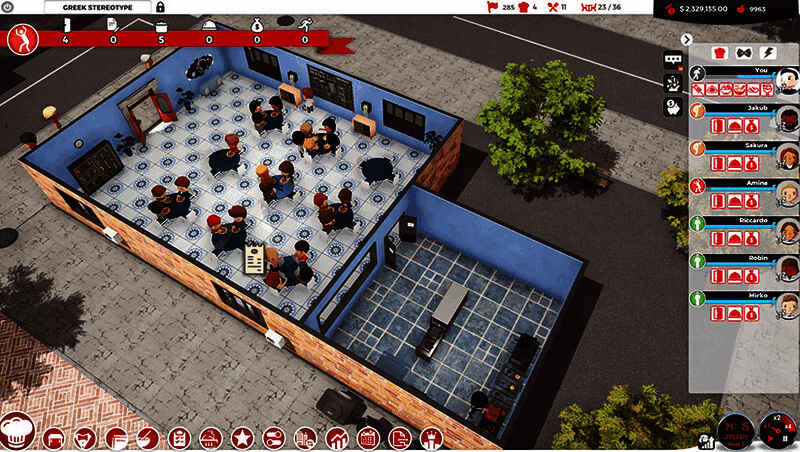Open the chef hat main menu

18,432
